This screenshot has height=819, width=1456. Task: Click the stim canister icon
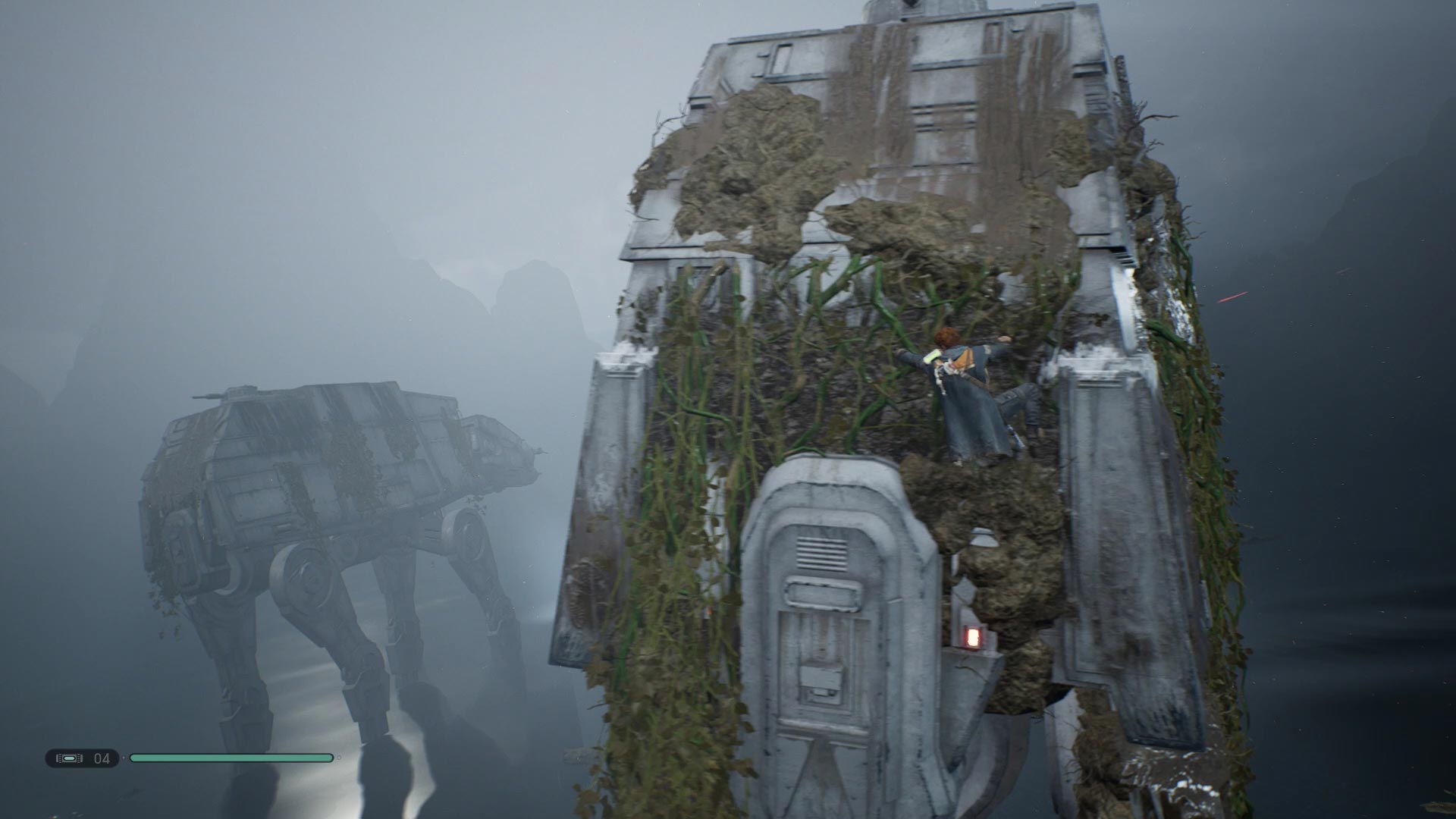click(70, 758)
